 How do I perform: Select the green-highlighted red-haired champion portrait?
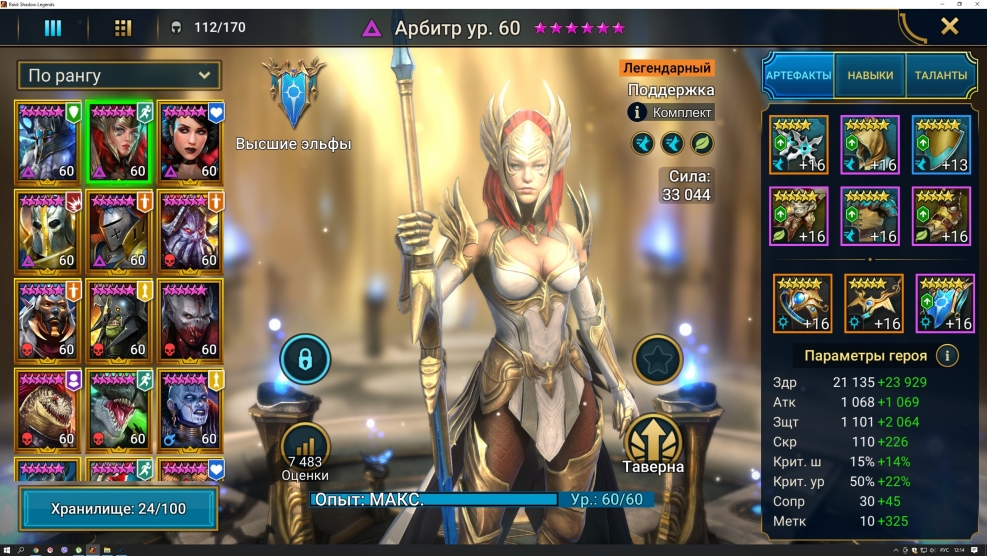pyautogui.click(x=119, y=141)
